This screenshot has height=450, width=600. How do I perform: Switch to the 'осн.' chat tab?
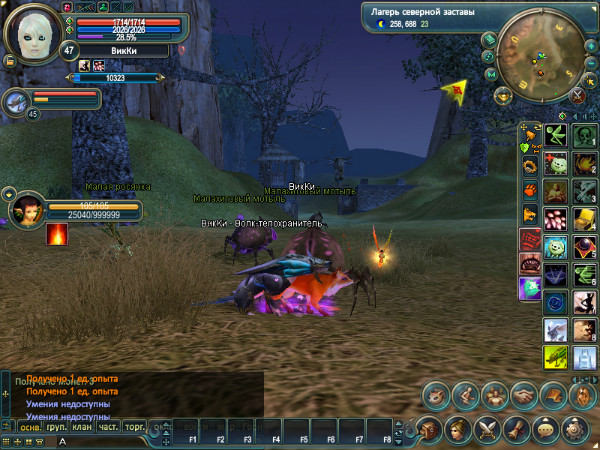click(x=31, y=427)
